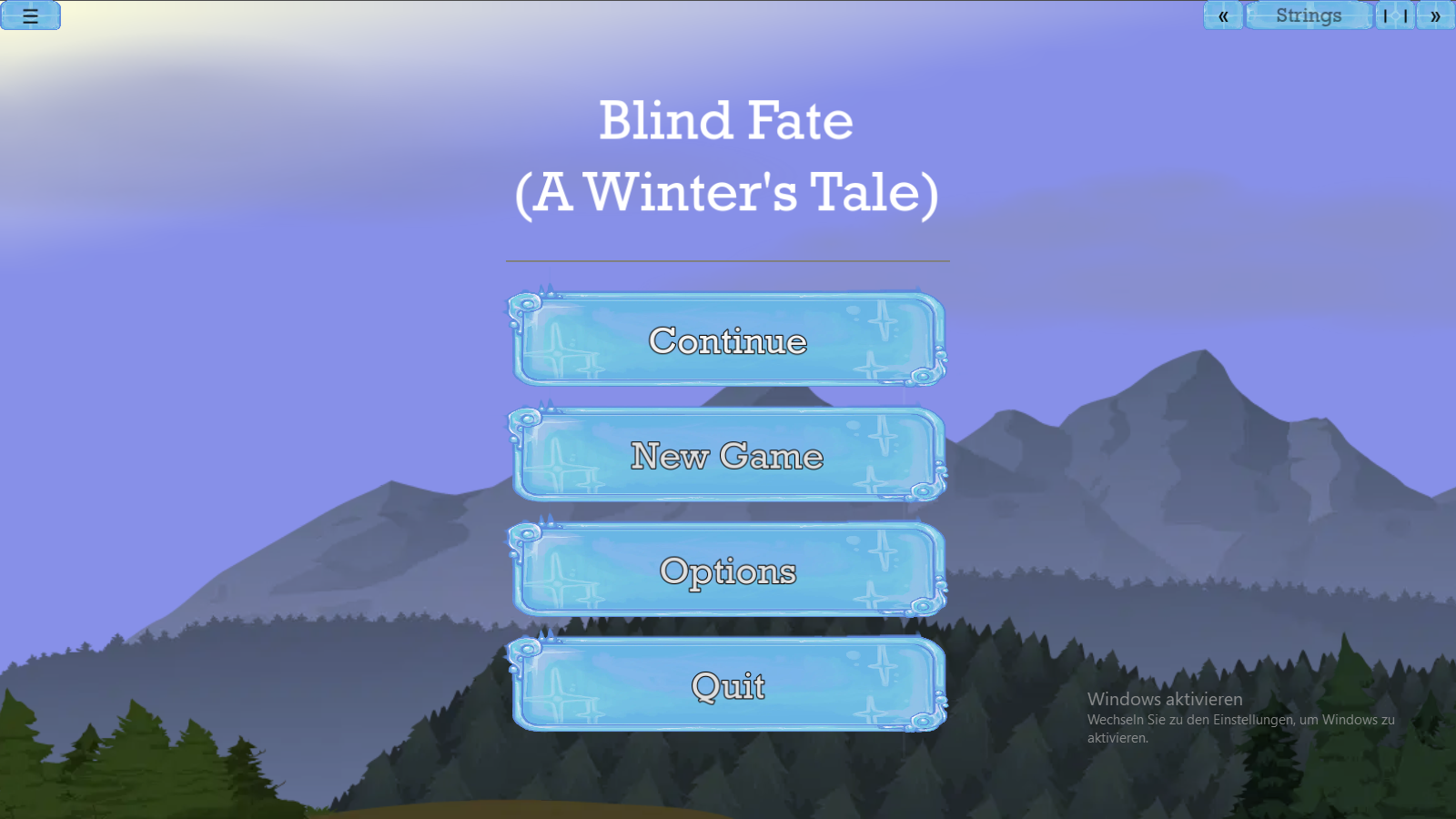Click the center divider icon in the top bar

pos(1396,15)
